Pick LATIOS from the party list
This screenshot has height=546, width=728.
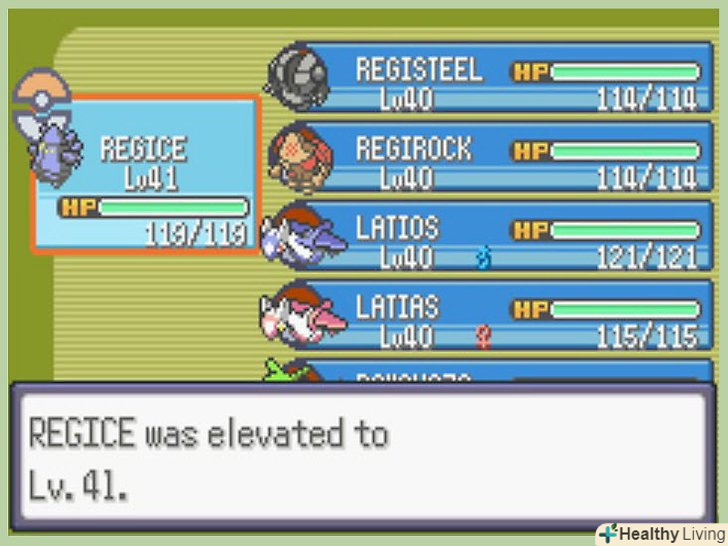pyautogui.click(x=500, y=240)
